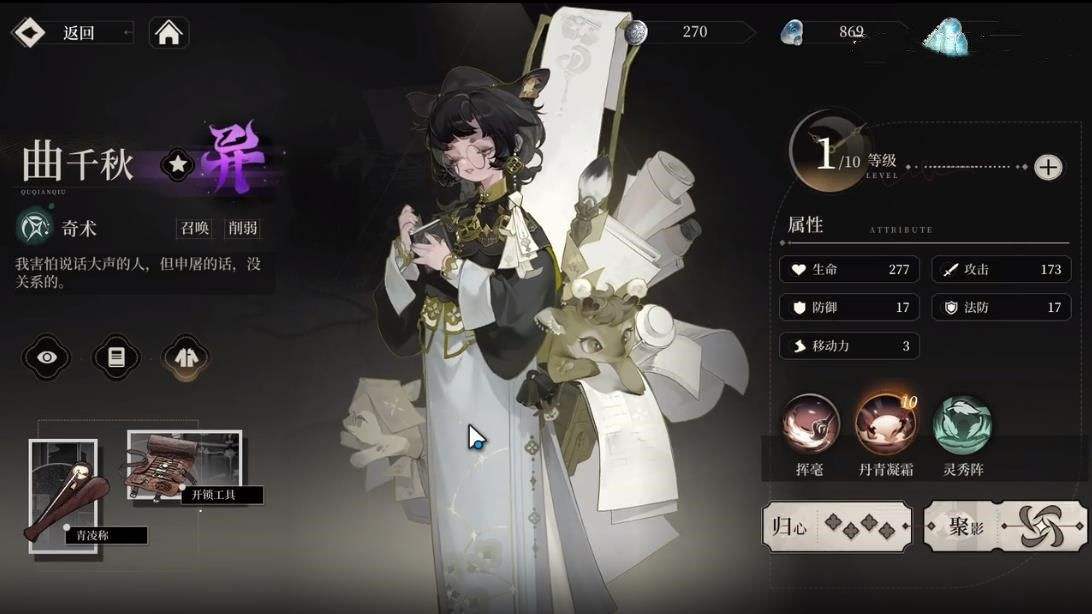Click the 返回 back button
Viewport: 1092px width, 614px height.
click(70, 33)
